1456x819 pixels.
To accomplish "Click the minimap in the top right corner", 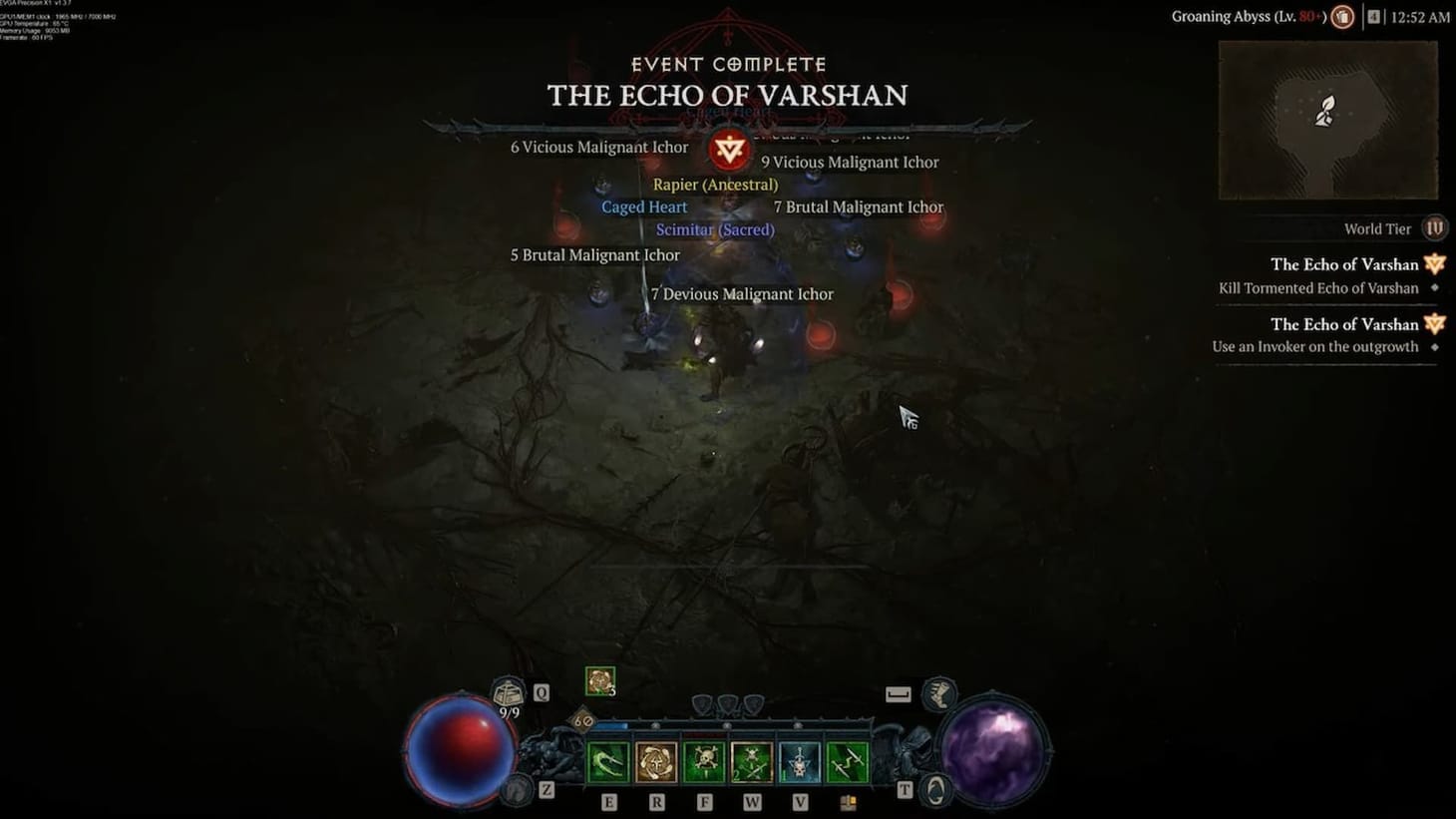I will click(x=1328, y=118).
